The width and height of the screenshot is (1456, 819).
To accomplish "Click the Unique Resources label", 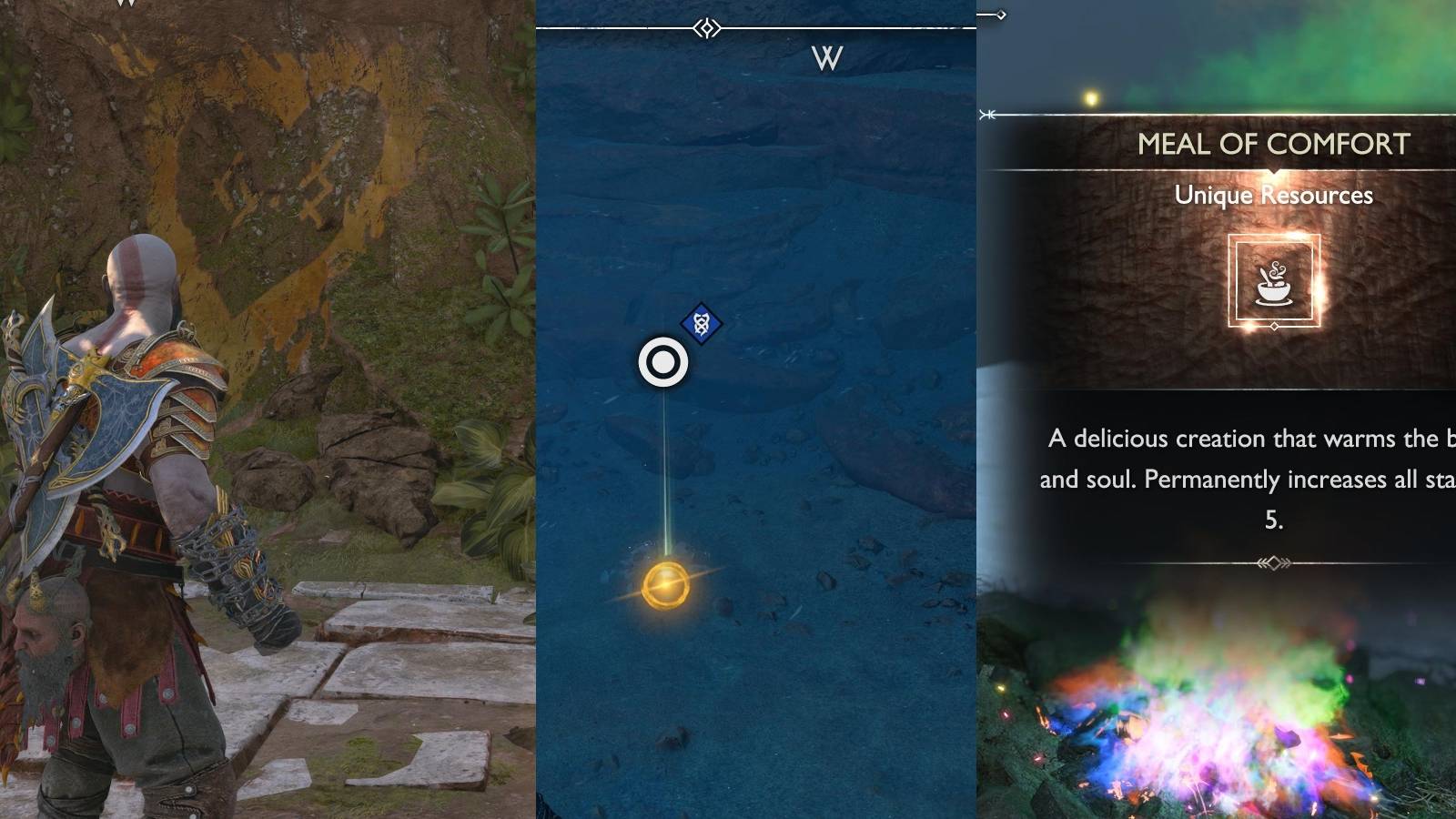I will point(1276,195).
